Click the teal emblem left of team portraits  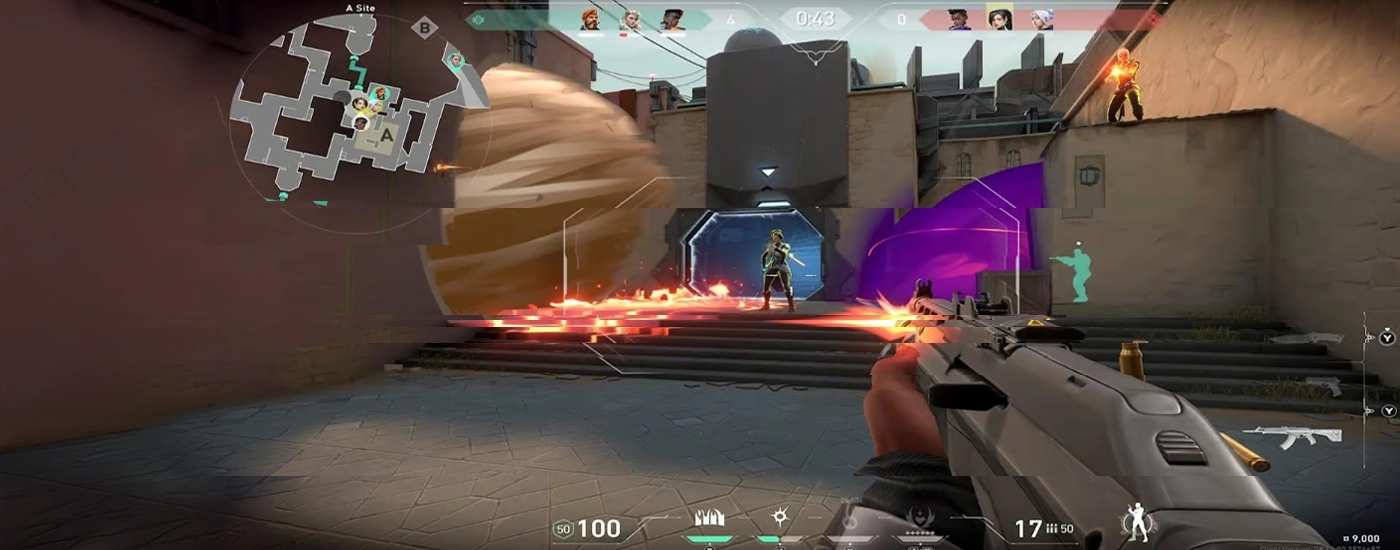[x=479, y=19]
